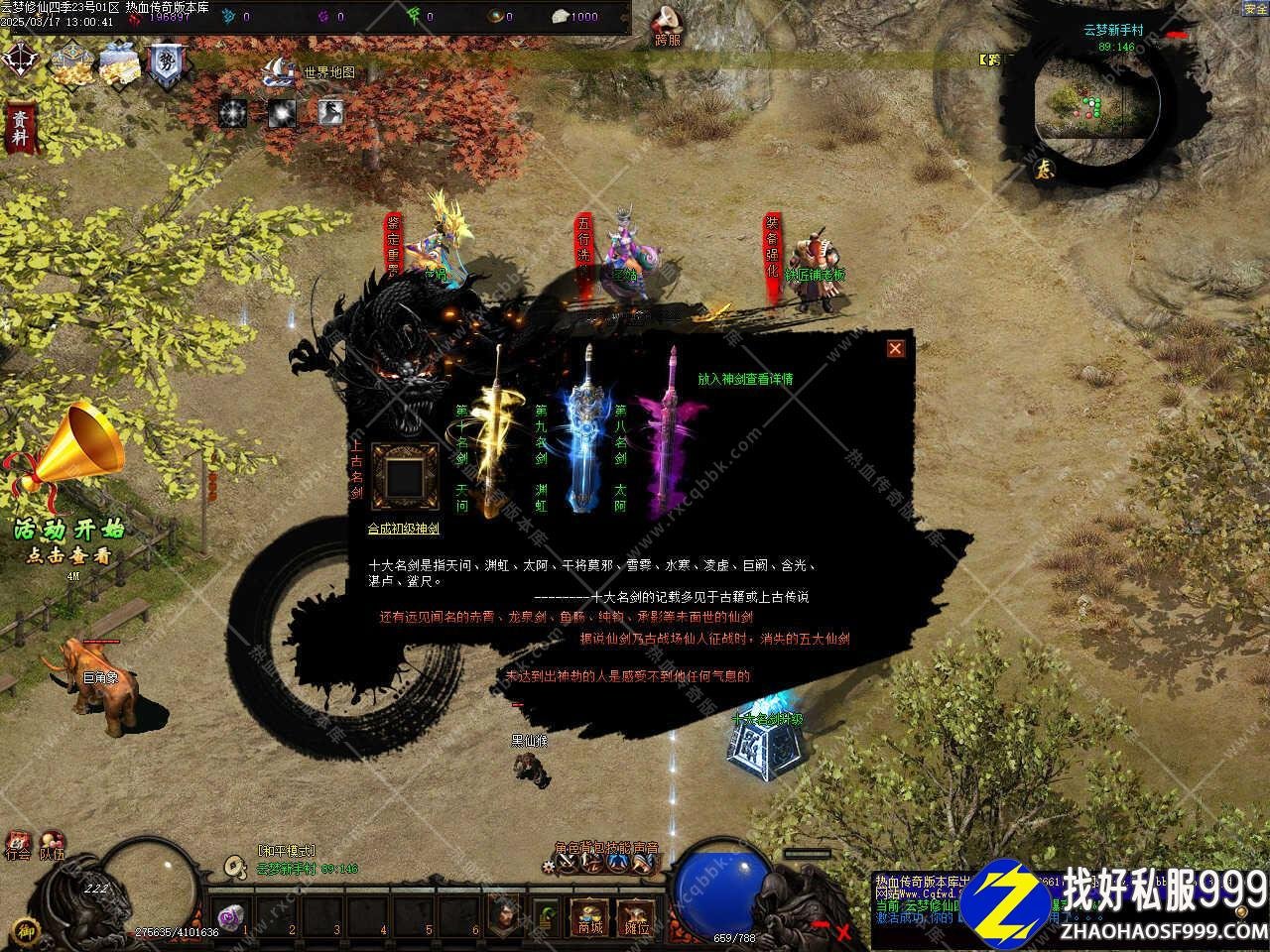Use the purple item in hotbar slot 1
Image resolution: width=1270 pixels, height=952 pixels.
point(232,919)
